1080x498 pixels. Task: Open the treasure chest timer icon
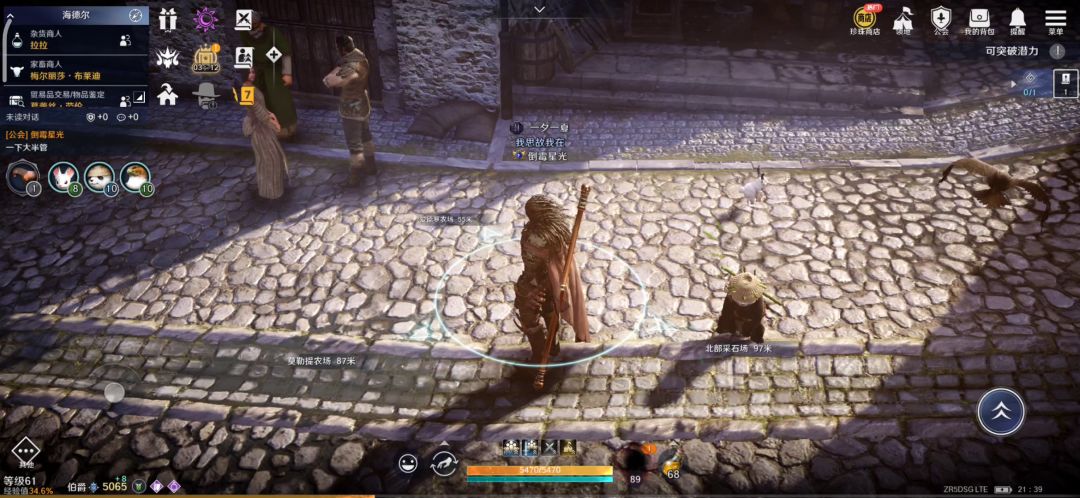point(206,57)
